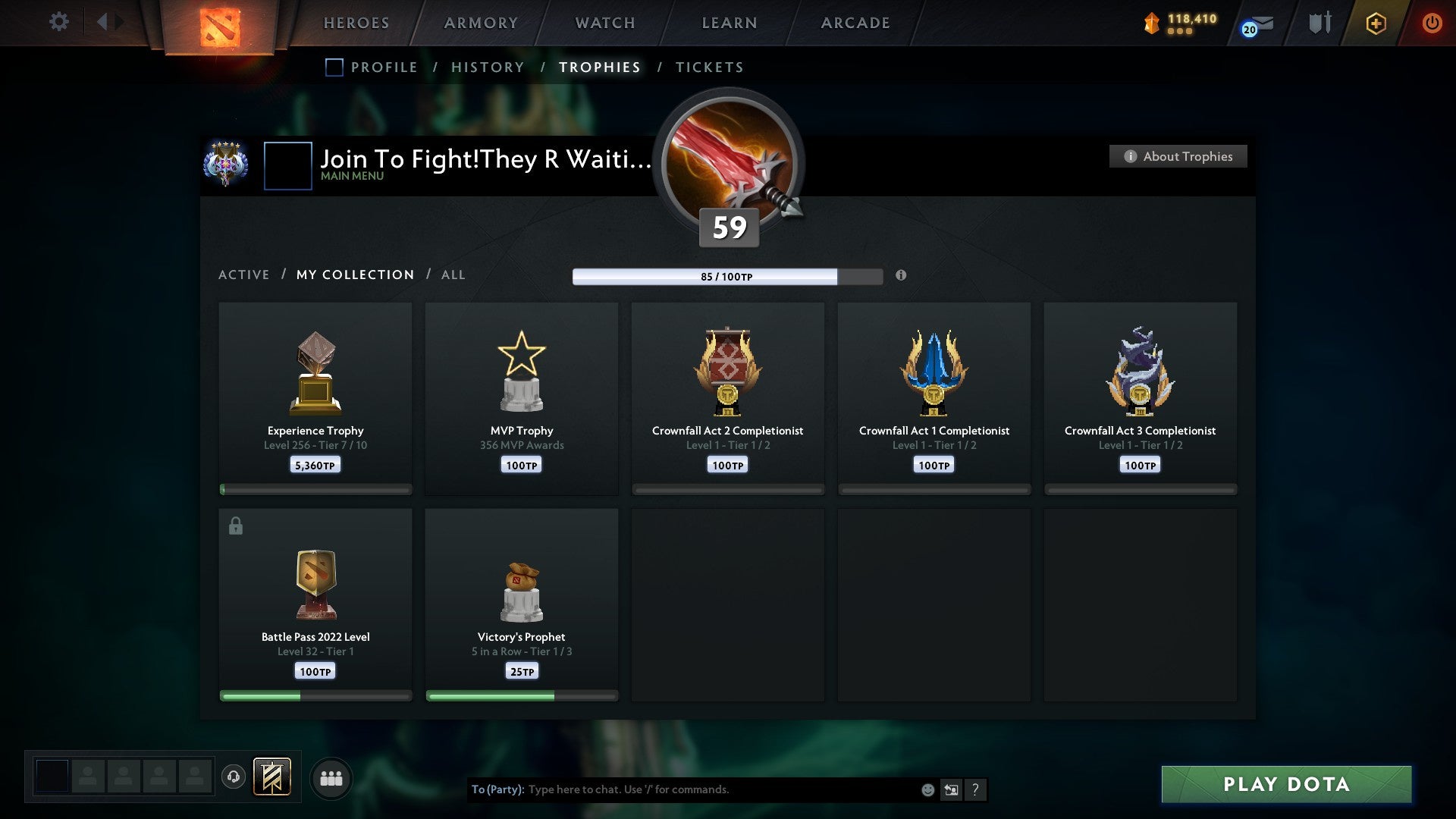This screenshot has width=1456, height=819.
Task: Switch chat channel with the arrow icon
Action: point(951,789)
